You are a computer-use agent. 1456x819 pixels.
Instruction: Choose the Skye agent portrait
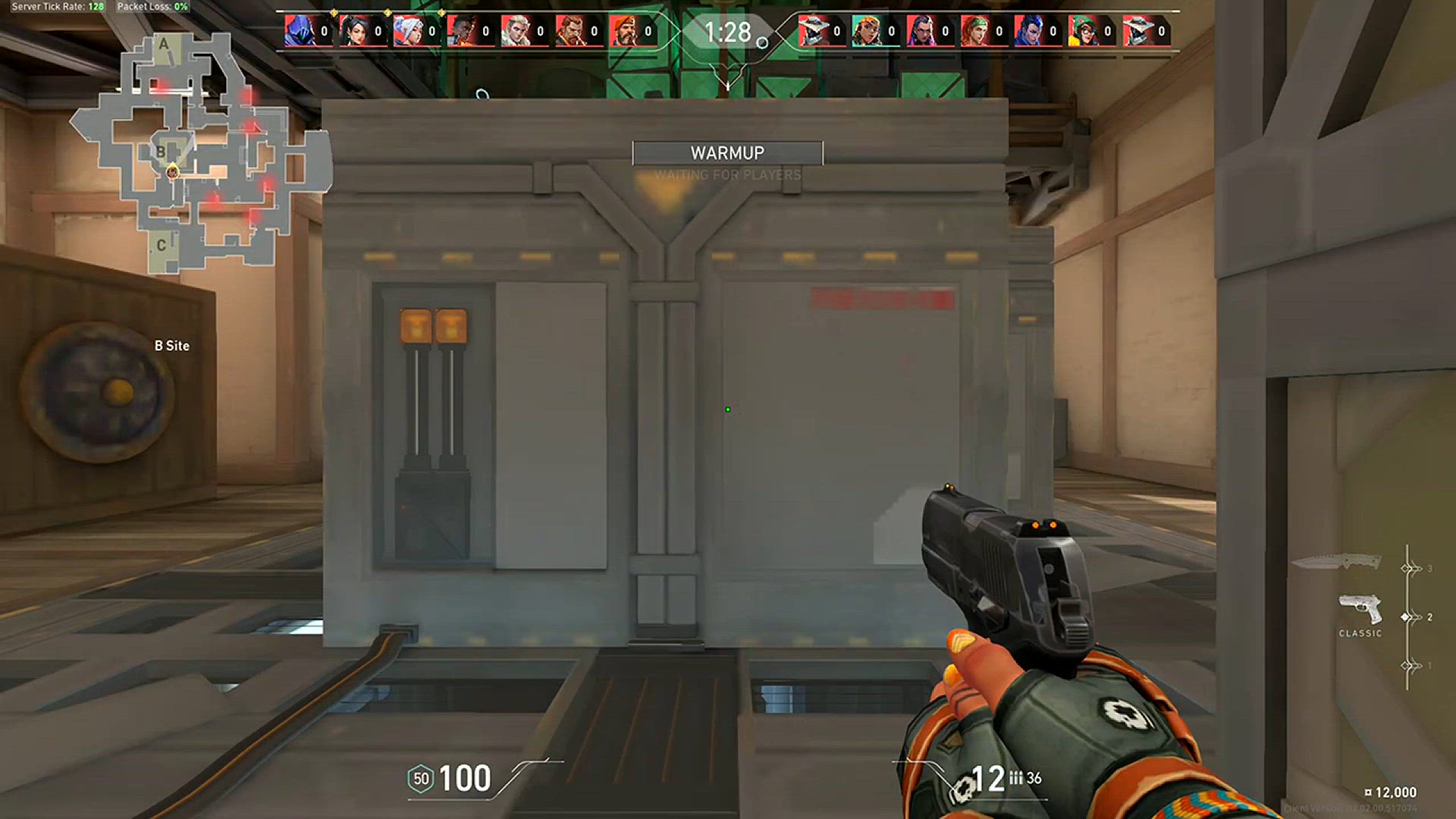(974, 31)
